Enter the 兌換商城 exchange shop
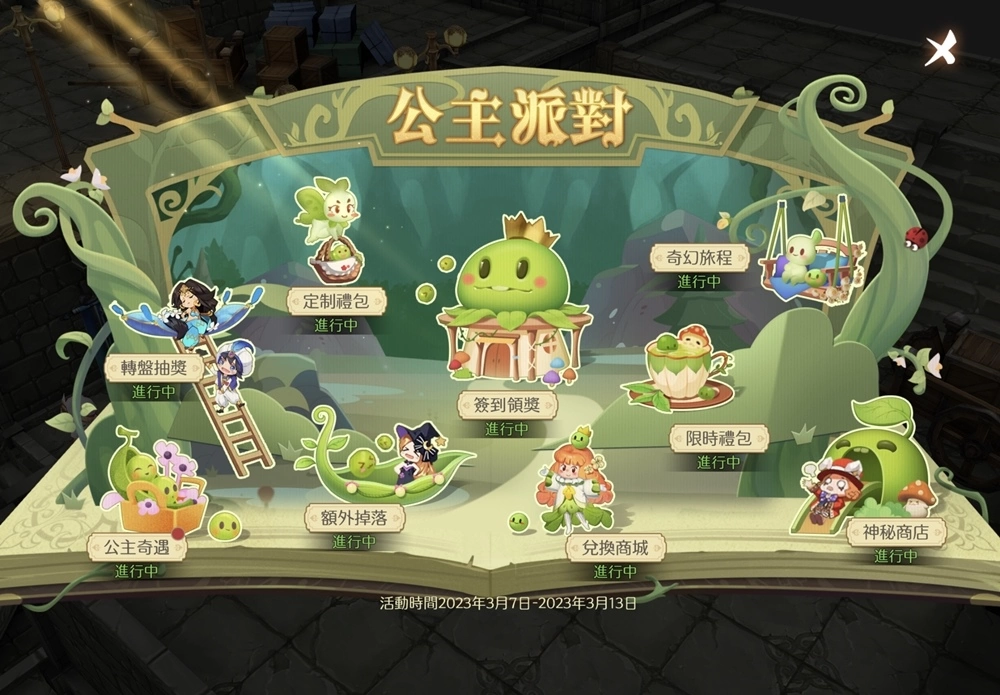 pos(615,548)
